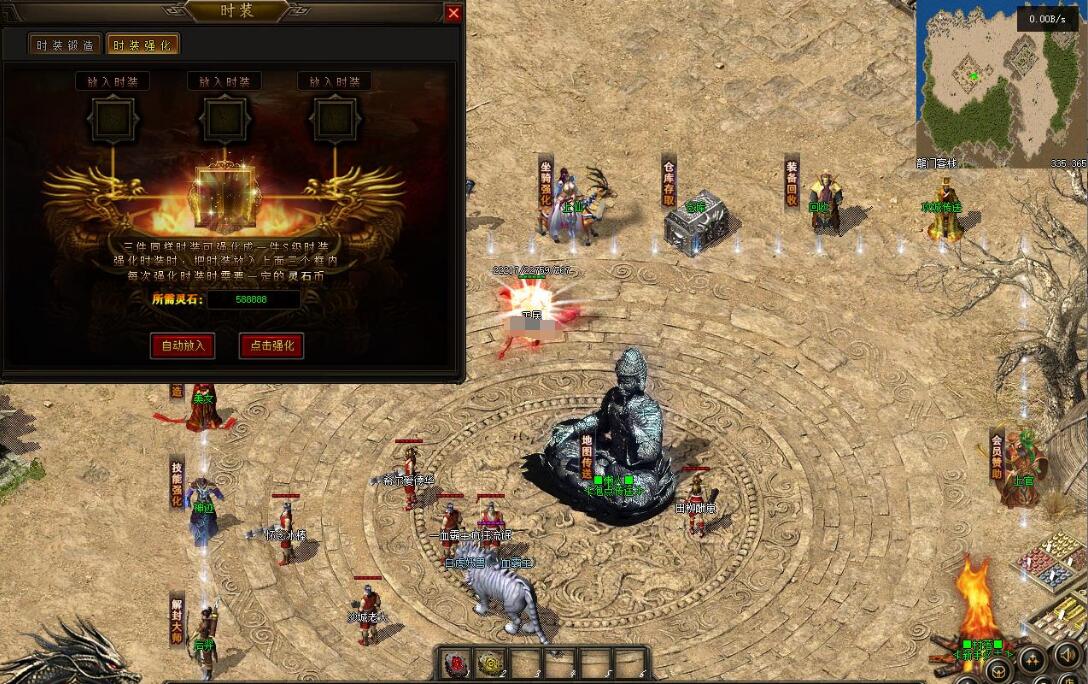Click the 自动放入 auto-place button

click(182, 346)
